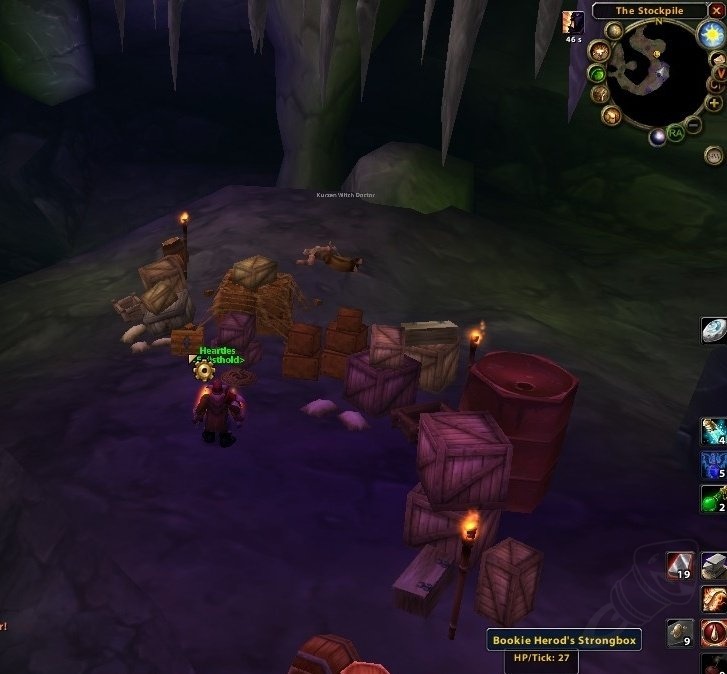The image size is (727, 674).
Task: Use the blue item slot with count 5
Action: [x=714, y=464]
